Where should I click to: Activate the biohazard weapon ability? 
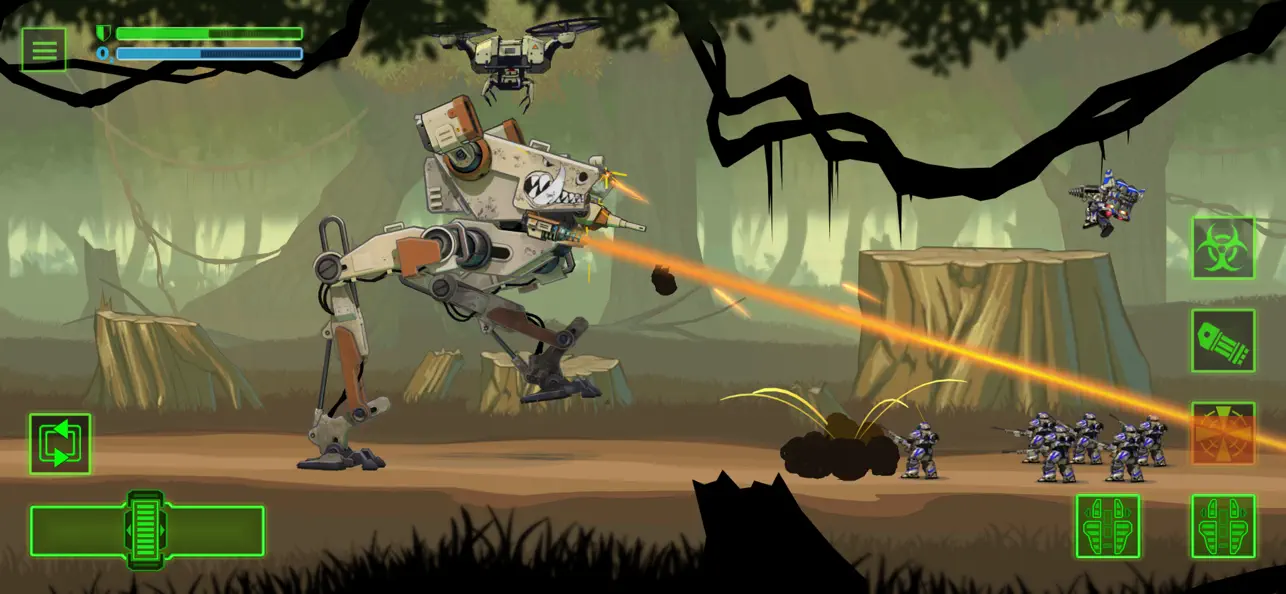[1222, 248]
